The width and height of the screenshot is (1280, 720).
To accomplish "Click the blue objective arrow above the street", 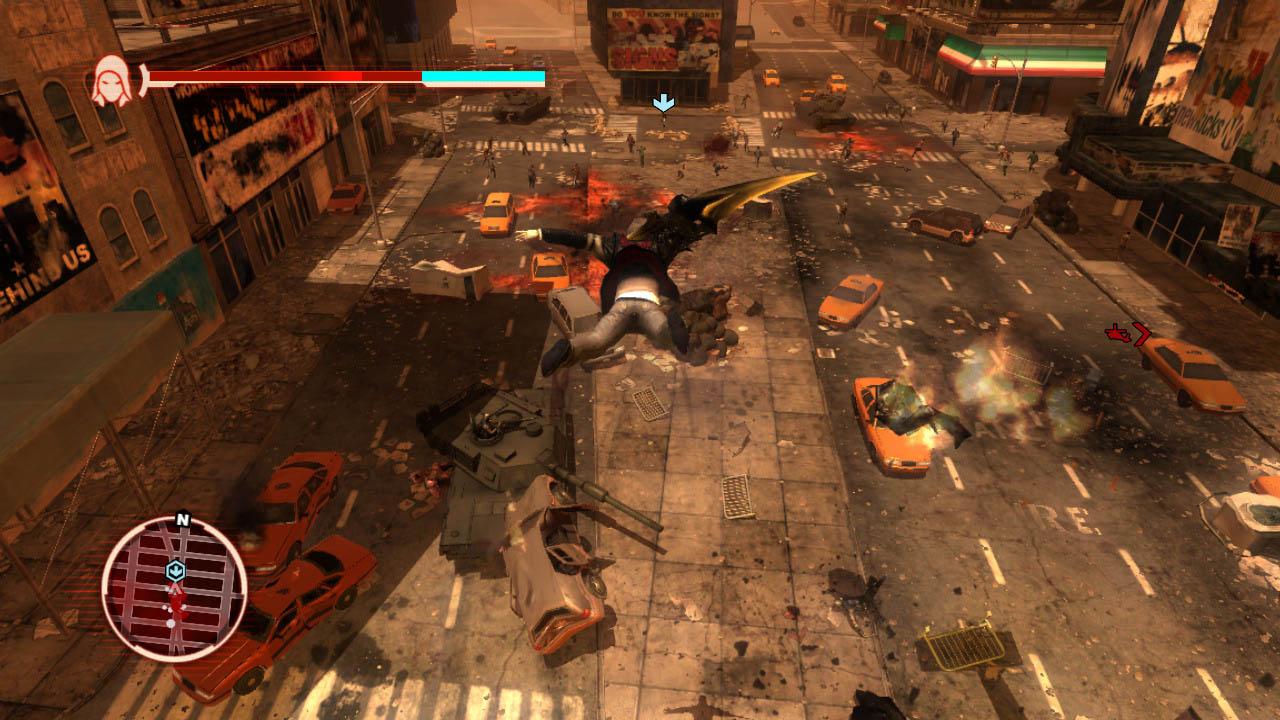I will pos(662,101).
